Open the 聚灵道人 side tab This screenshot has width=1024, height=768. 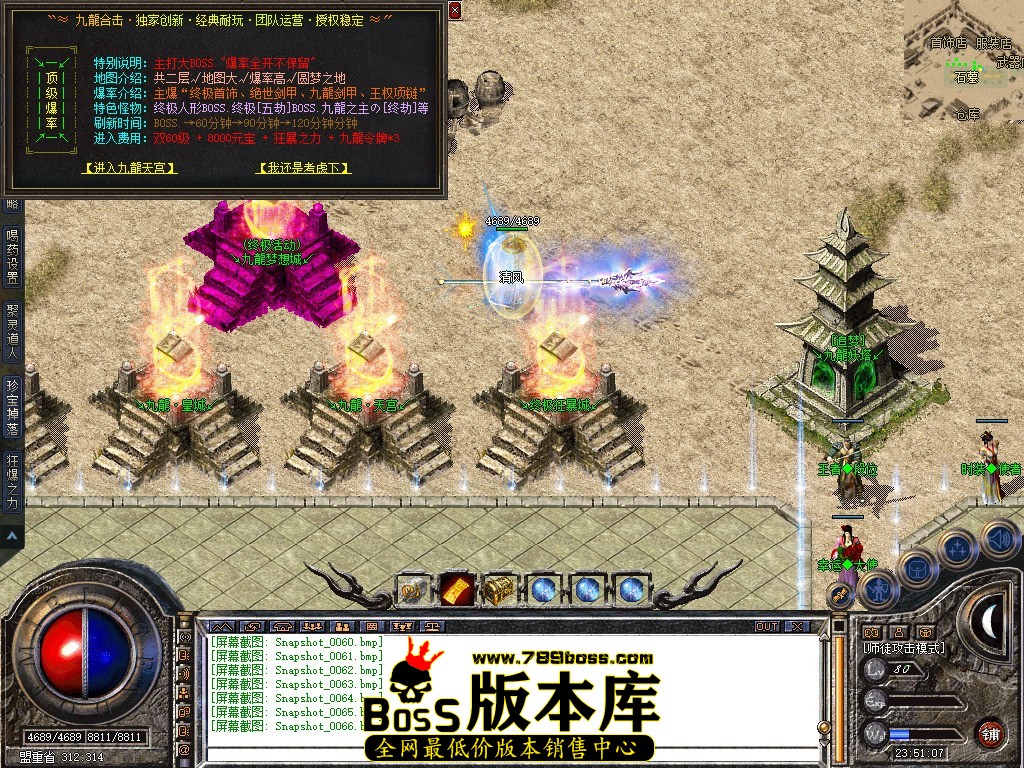(x=12, y=331)
